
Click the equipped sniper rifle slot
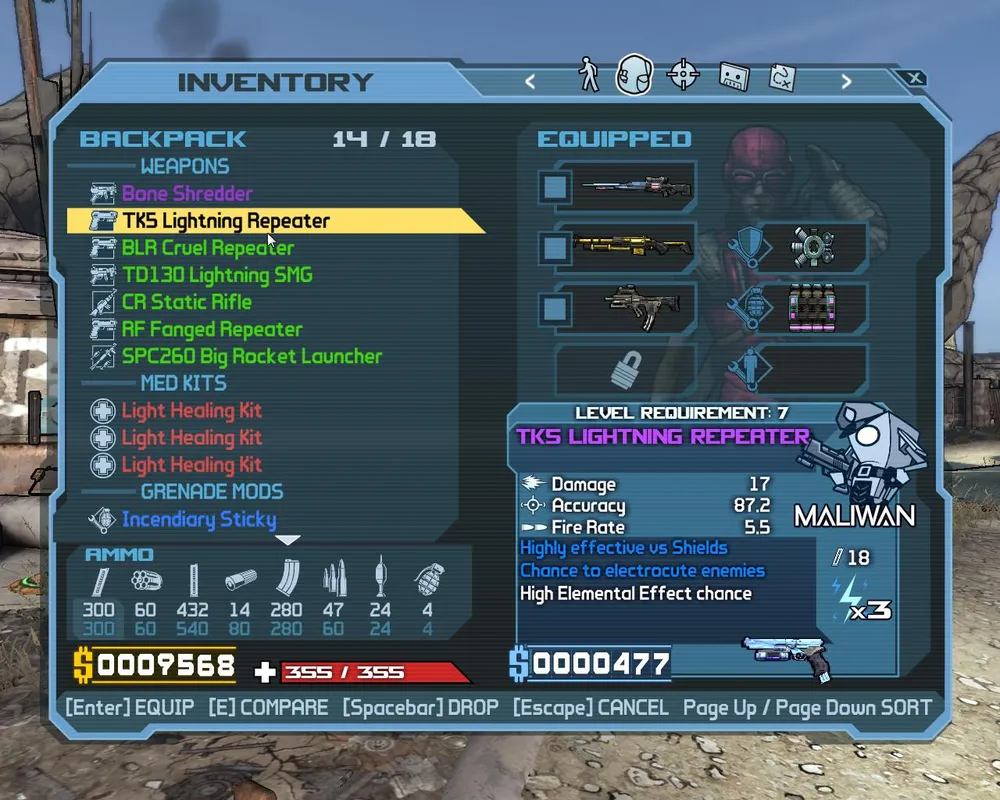point(625,187)
